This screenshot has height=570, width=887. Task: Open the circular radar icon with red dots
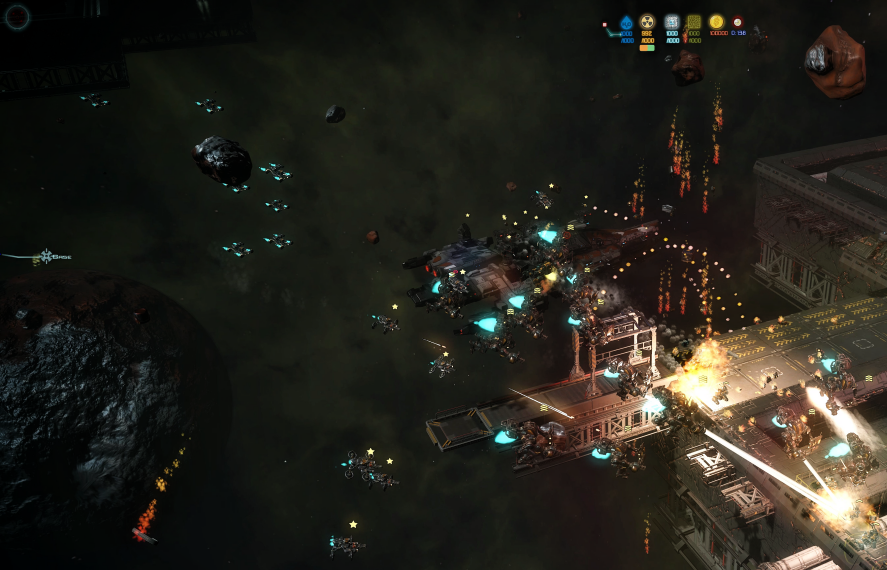point(18,16)
